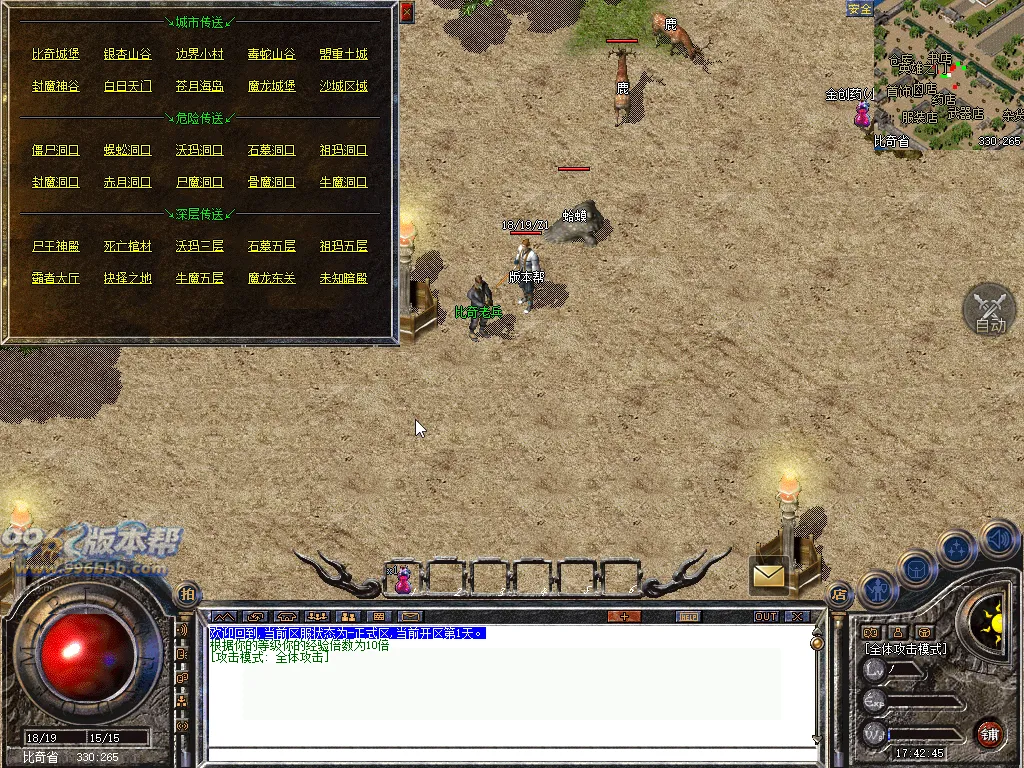Teleport to 比奇城堡
Screen dimensions: 1024x768
(55, 54)
